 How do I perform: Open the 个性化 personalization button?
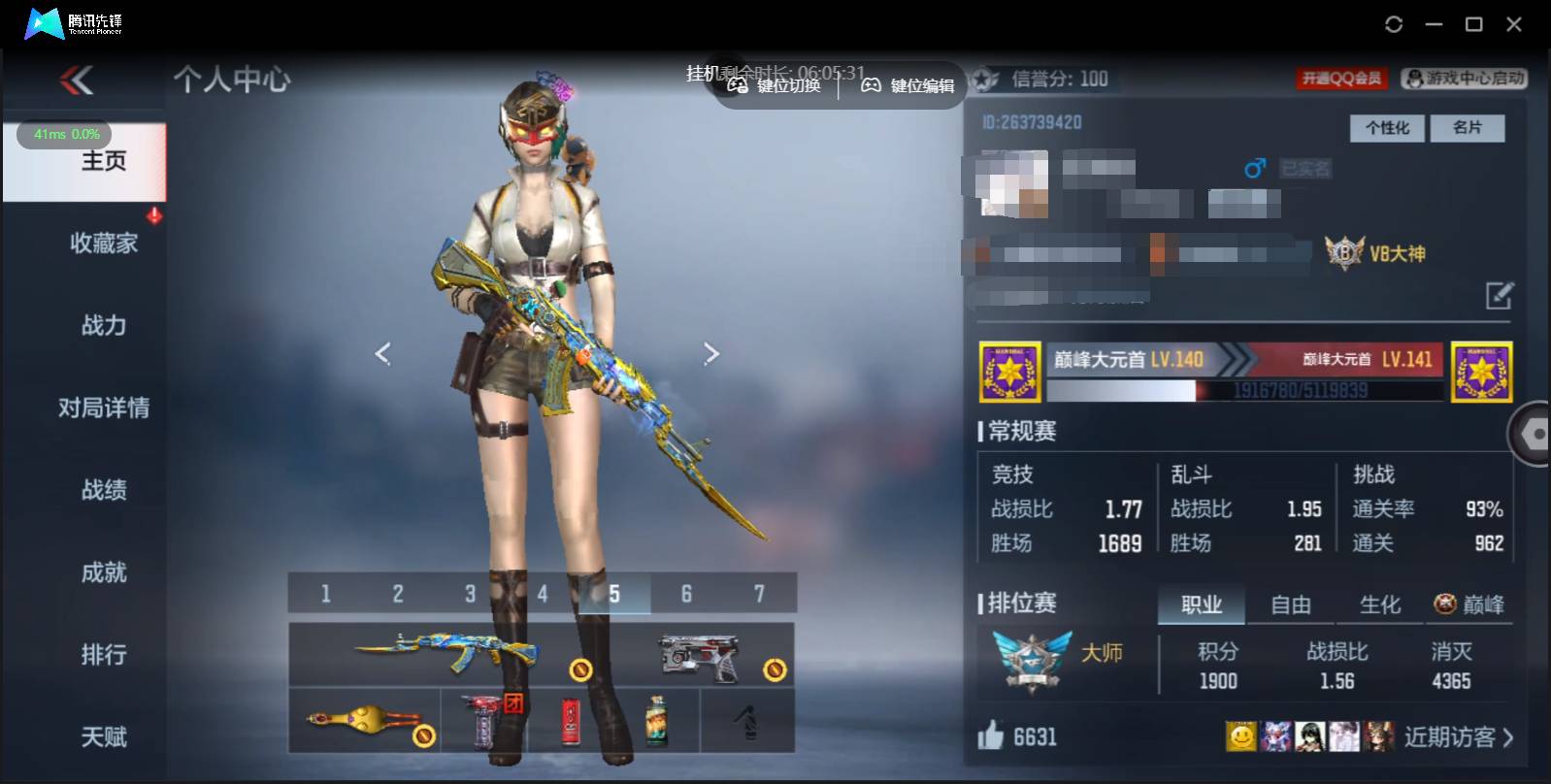point(1387,128)
